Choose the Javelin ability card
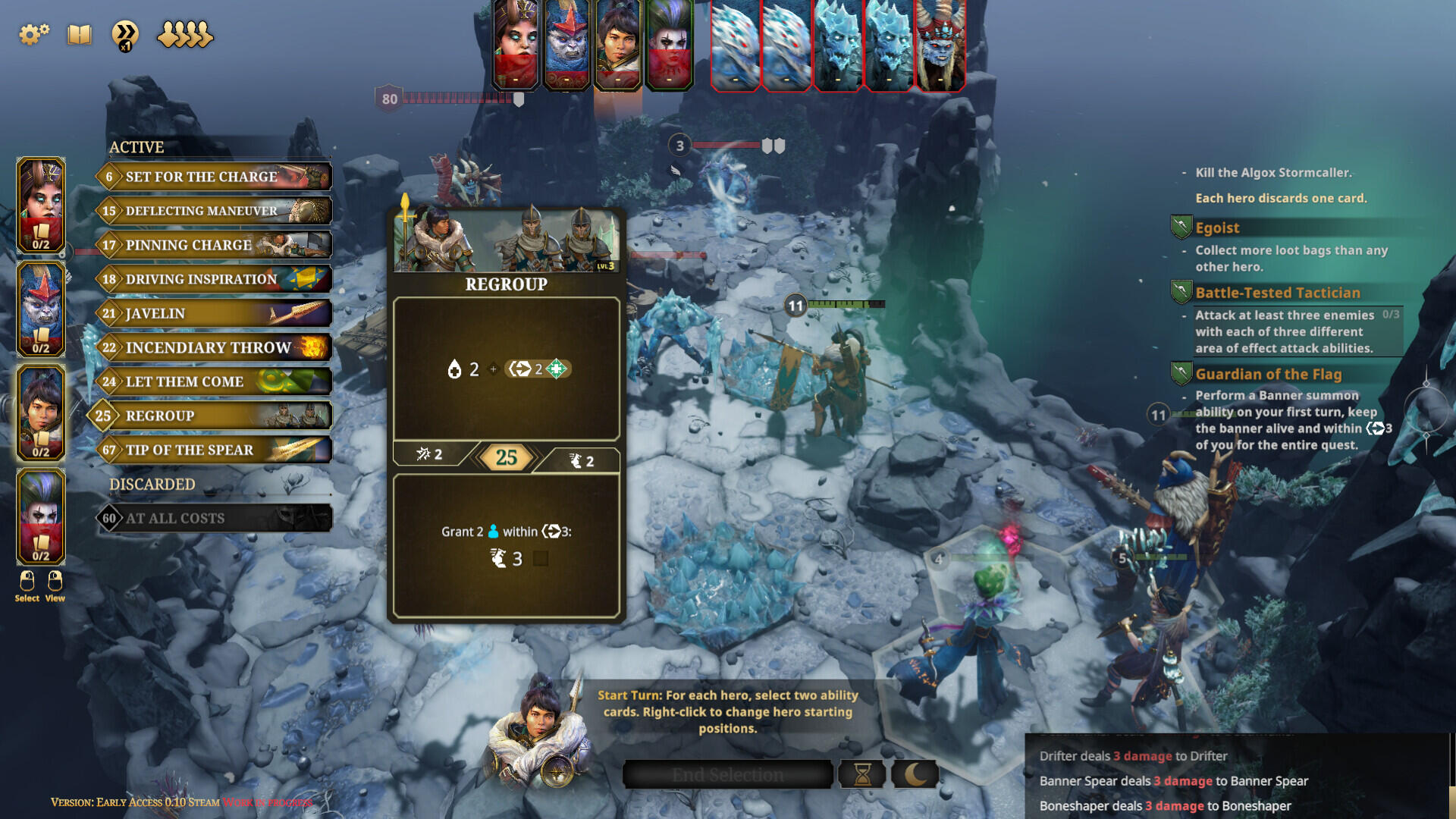Viewport: 1456px width, 819px height. coord(215,313)
